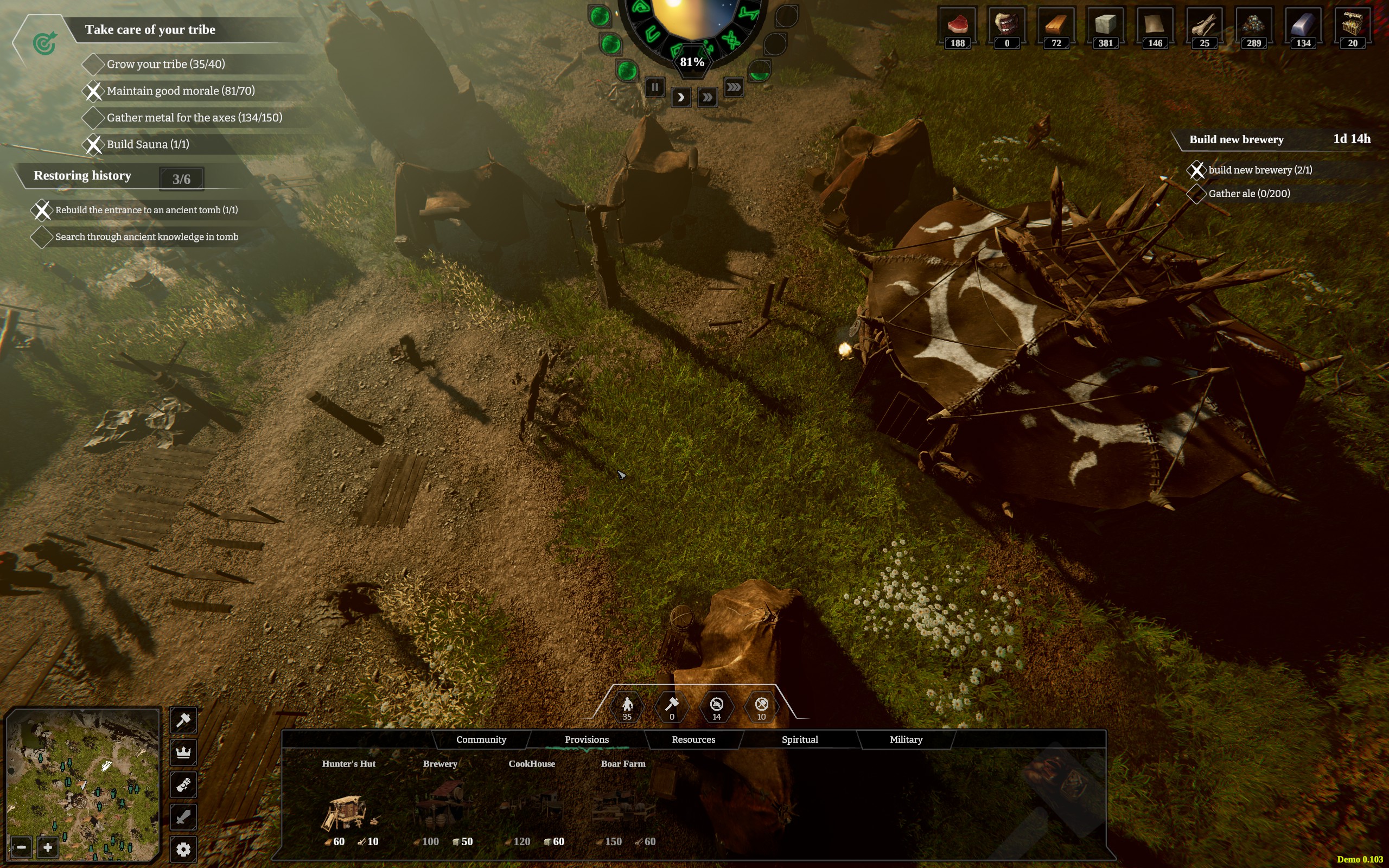Screen dimensions: 1389x868
Task: Pause the game with the pause button
Action: pyautogui.click(x=654, y=87)
